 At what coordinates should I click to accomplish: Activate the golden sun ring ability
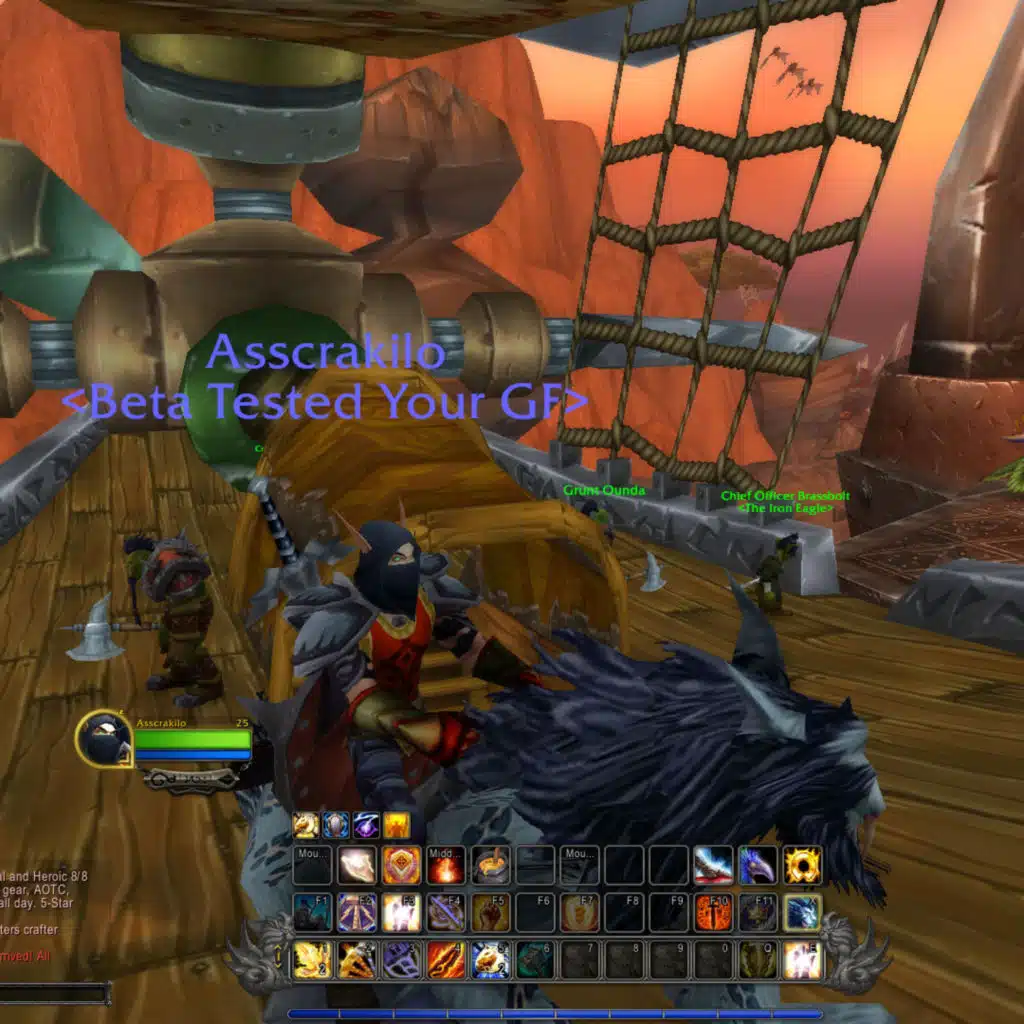coord(802,865)
